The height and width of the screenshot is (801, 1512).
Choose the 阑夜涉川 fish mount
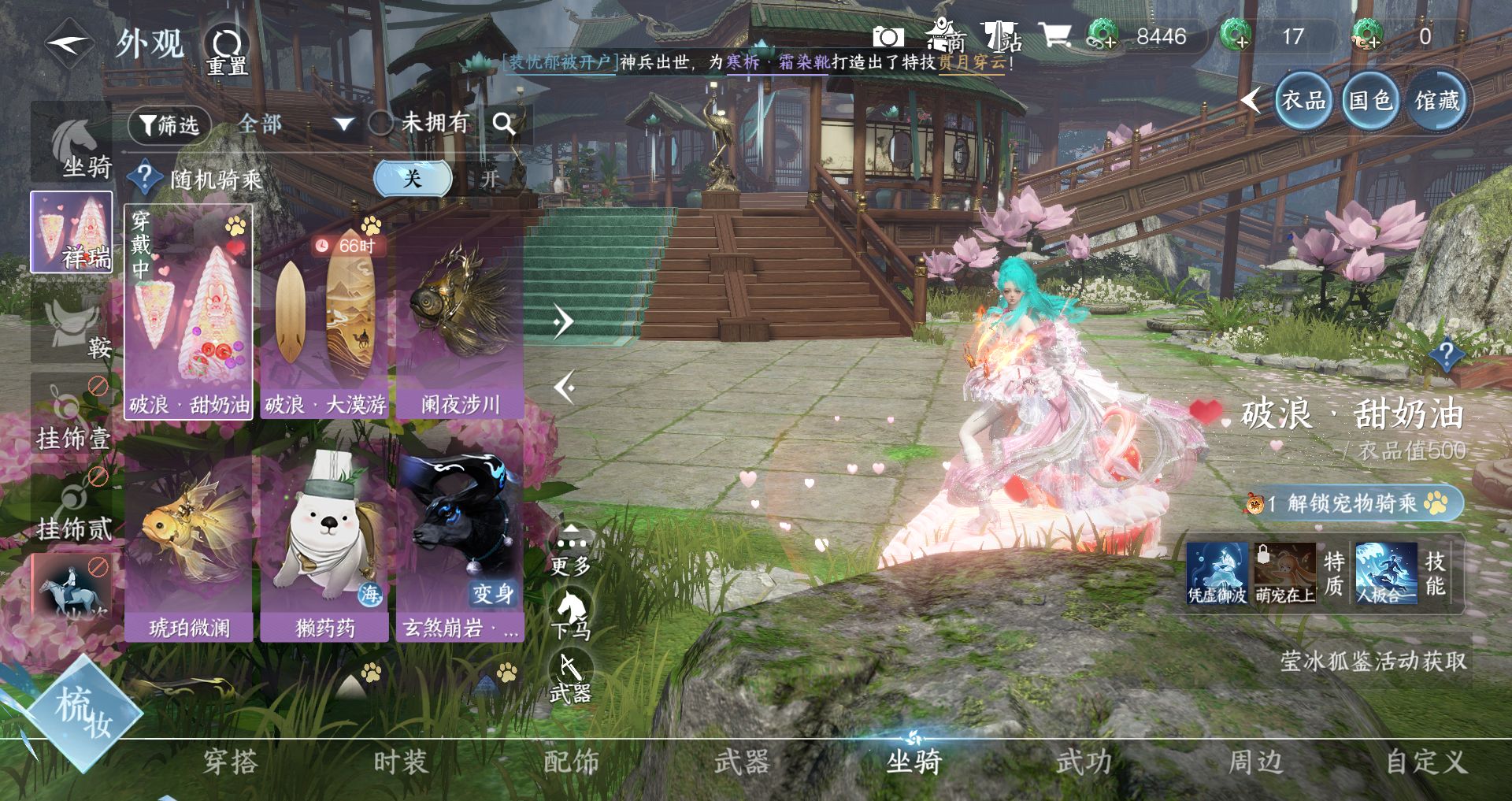tap(460, 315)
